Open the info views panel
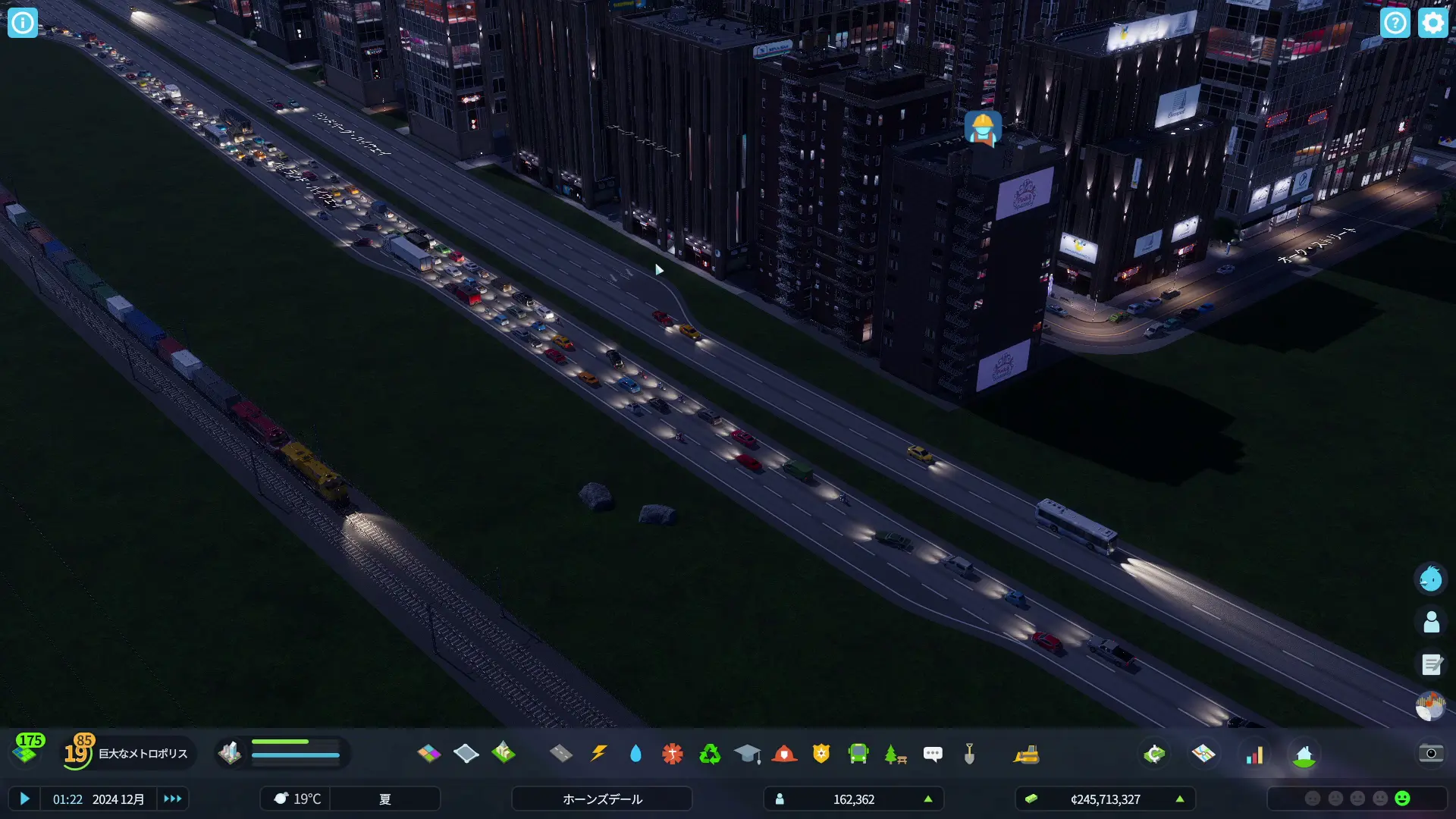The width and height of the screenshot is (1456, 819). tap(23, 23)
